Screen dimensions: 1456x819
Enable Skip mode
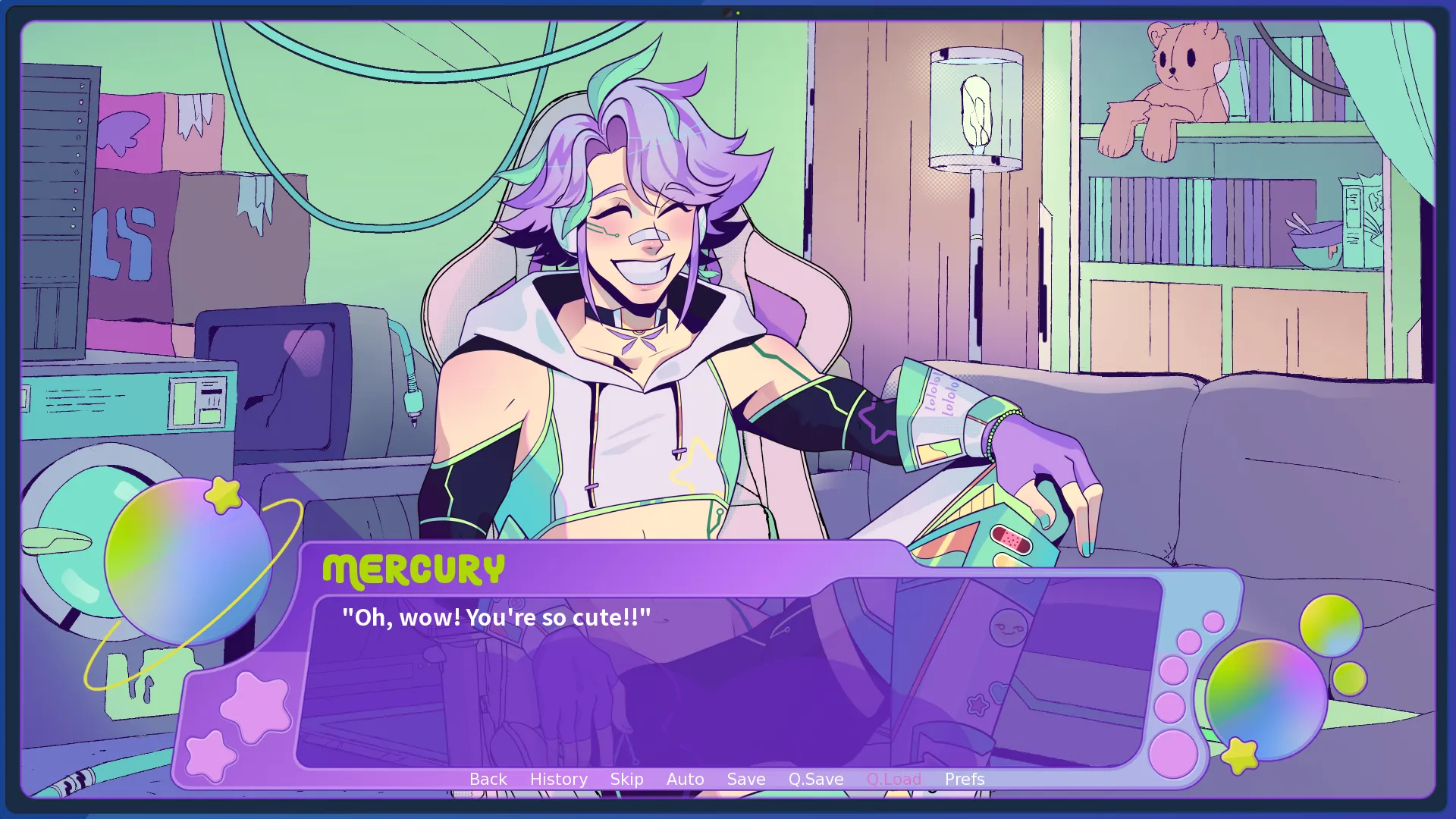[x=626, y=779]
